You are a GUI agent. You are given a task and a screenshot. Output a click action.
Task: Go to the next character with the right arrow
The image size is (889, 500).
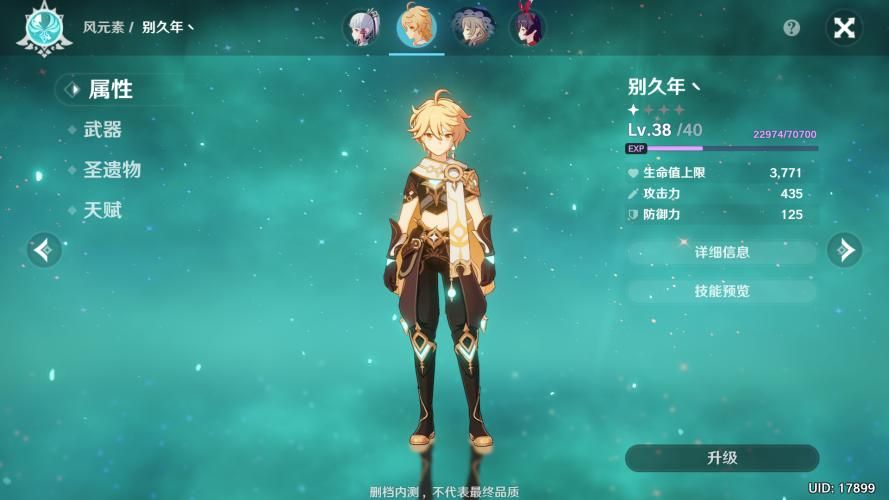click(844, 249)
